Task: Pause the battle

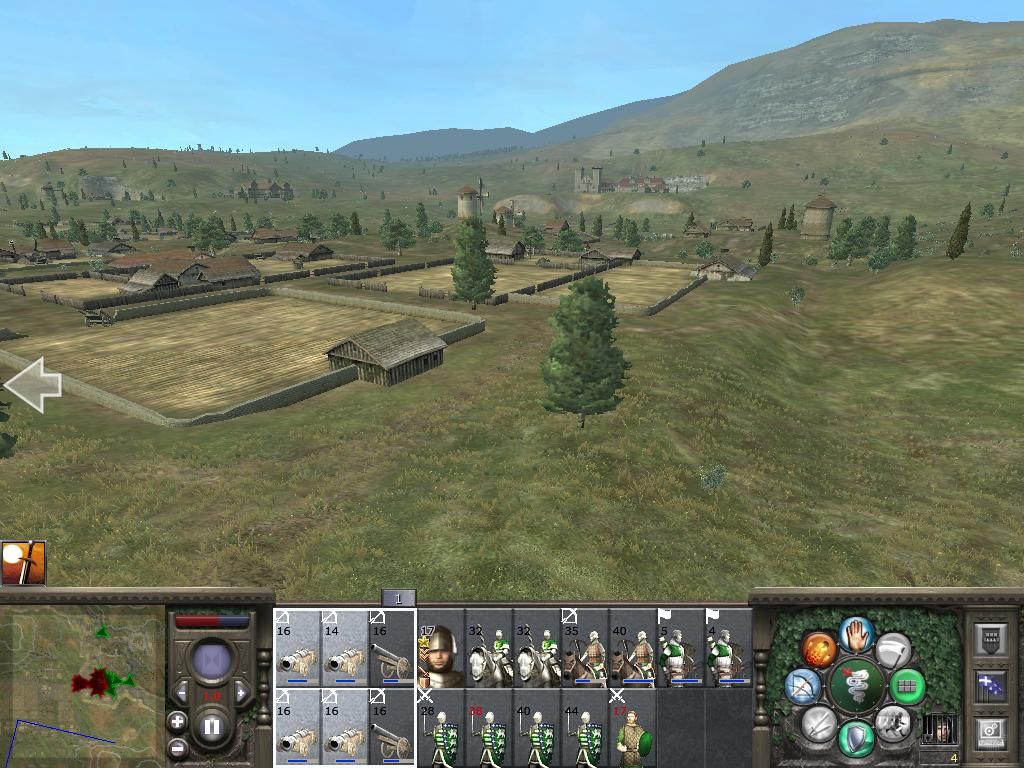Action: tap(212, 724)
